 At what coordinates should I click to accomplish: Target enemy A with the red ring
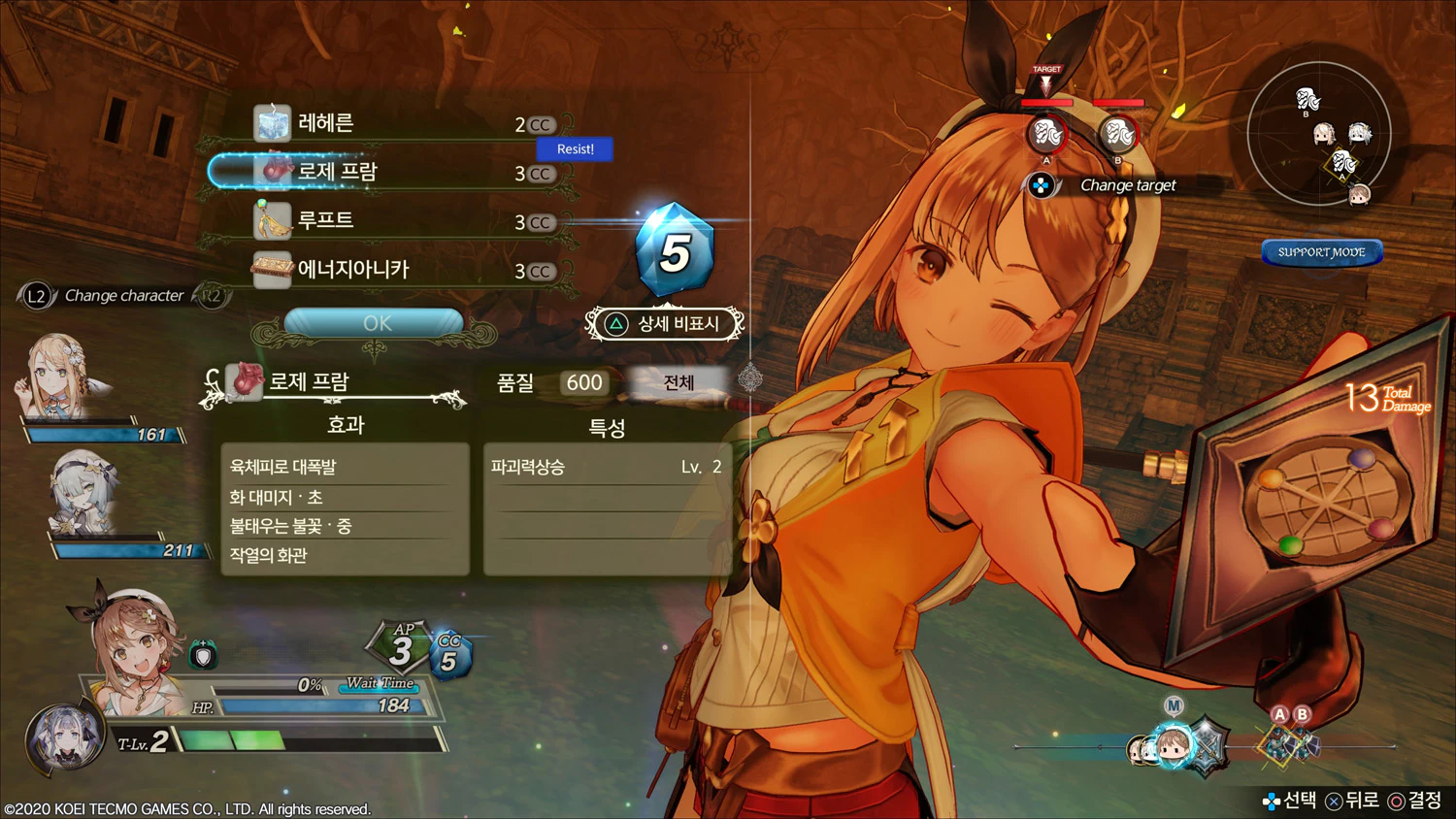click(x=1047, y=134)
